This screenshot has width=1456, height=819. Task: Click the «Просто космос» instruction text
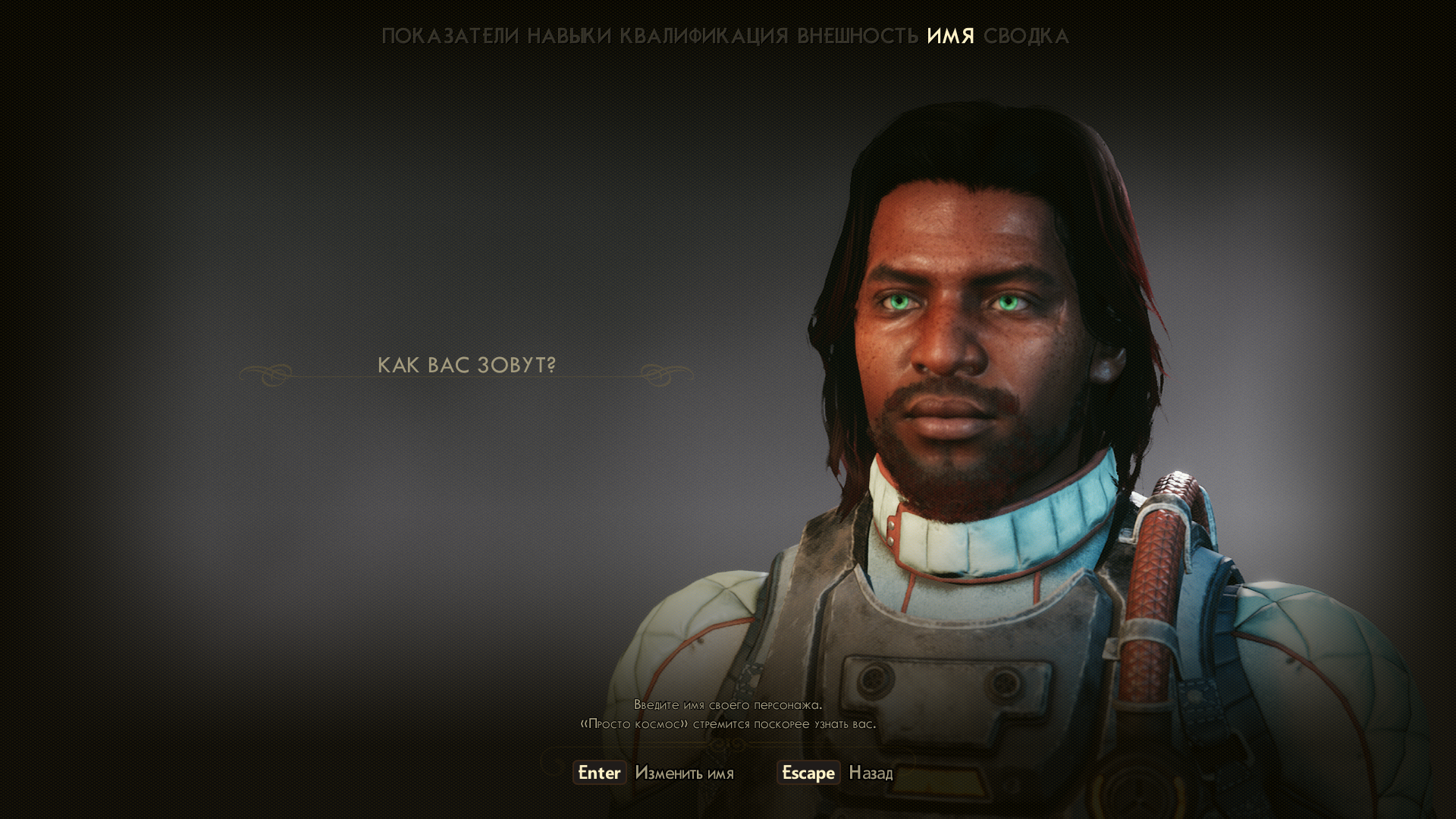tap(728, 723)
